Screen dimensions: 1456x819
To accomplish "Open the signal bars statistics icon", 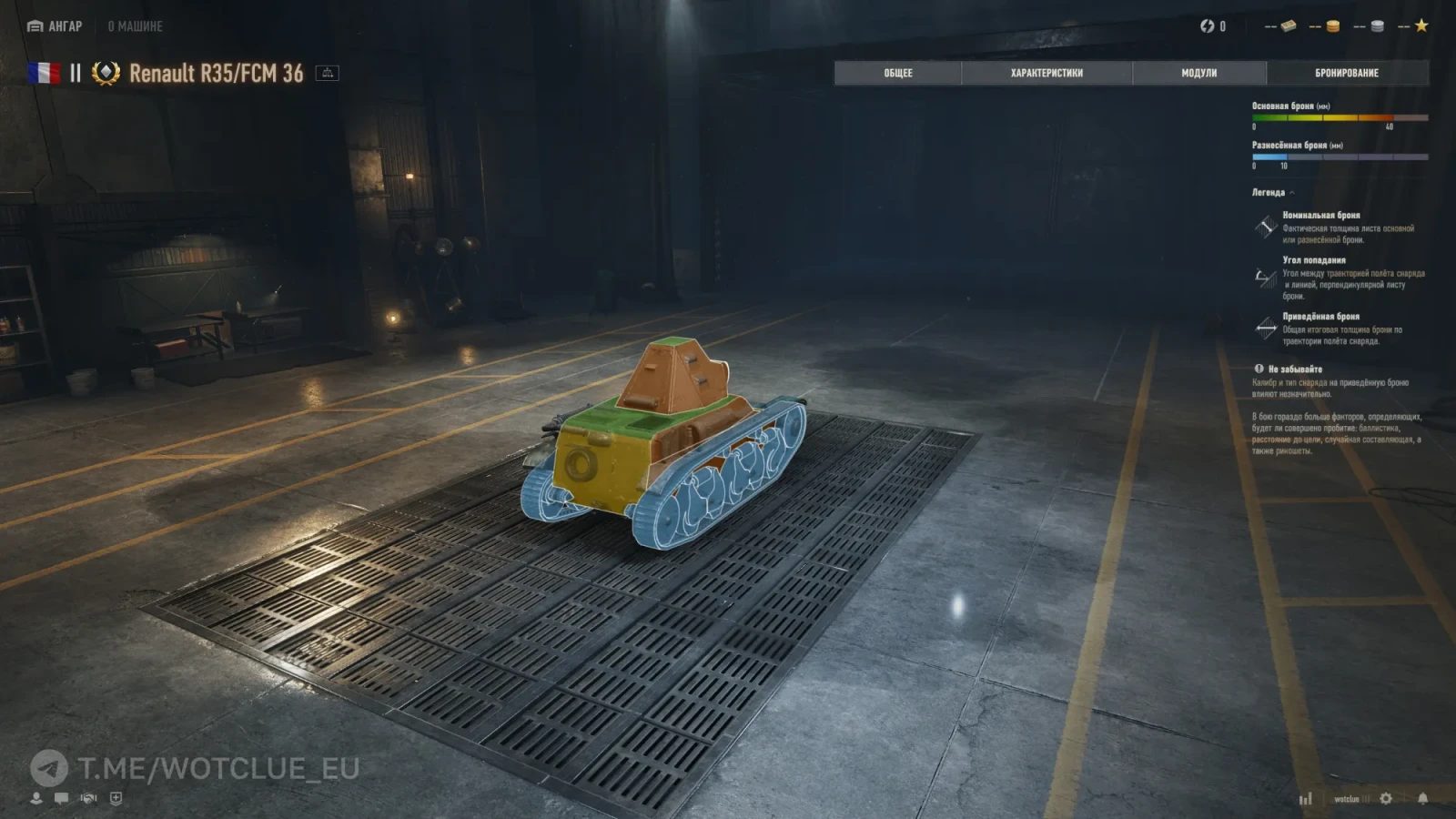I will 1306,798.
